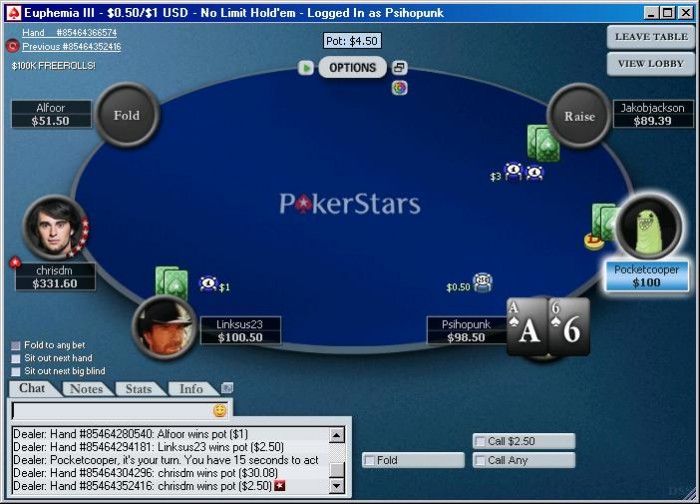This screenshot has width=700, height=504.
Task: Minimize the Euphemia III window
Action: click(x=651, y=12)
